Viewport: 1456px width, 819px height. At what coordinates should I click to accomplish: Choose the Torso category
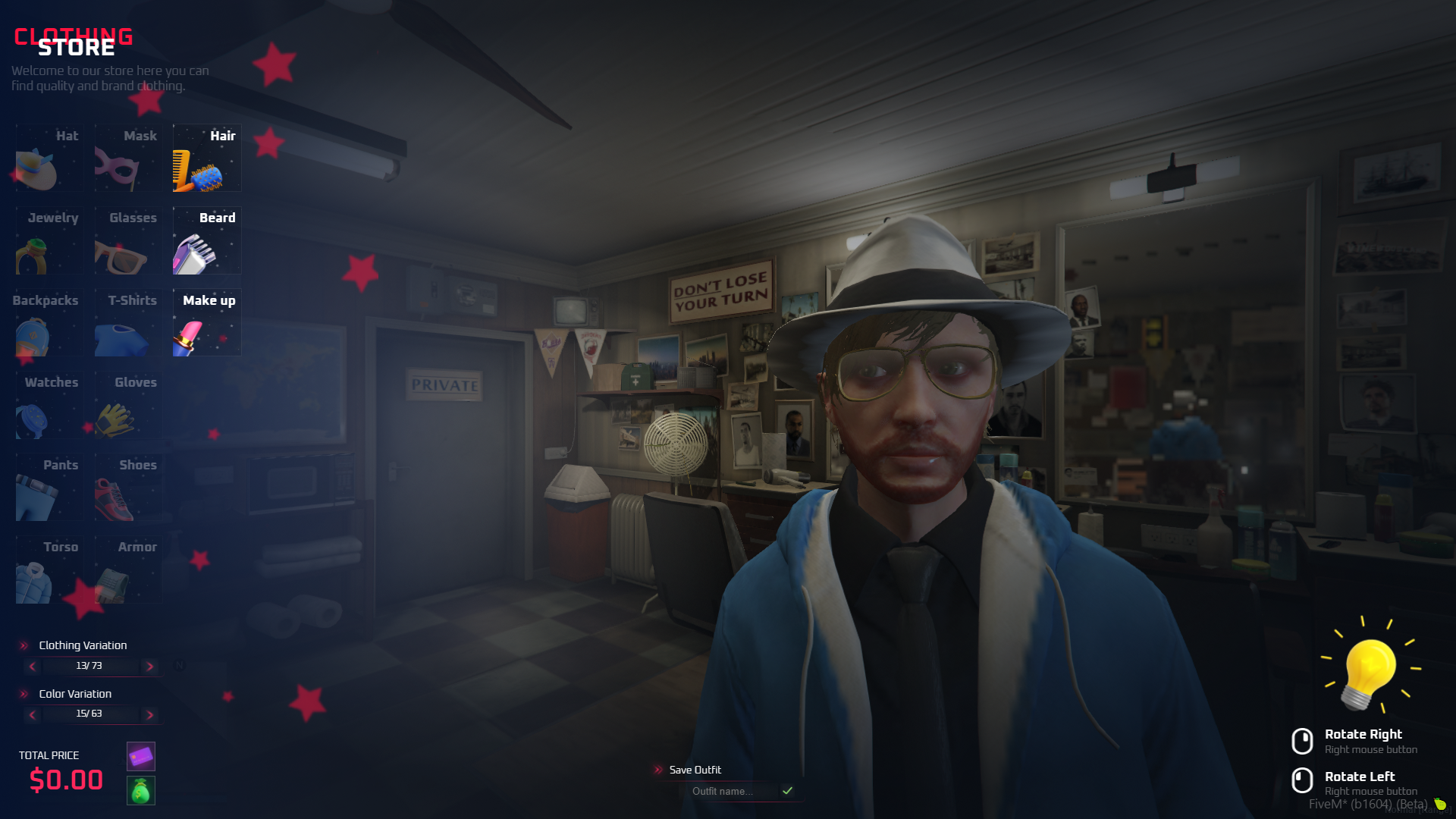(50, 570)
